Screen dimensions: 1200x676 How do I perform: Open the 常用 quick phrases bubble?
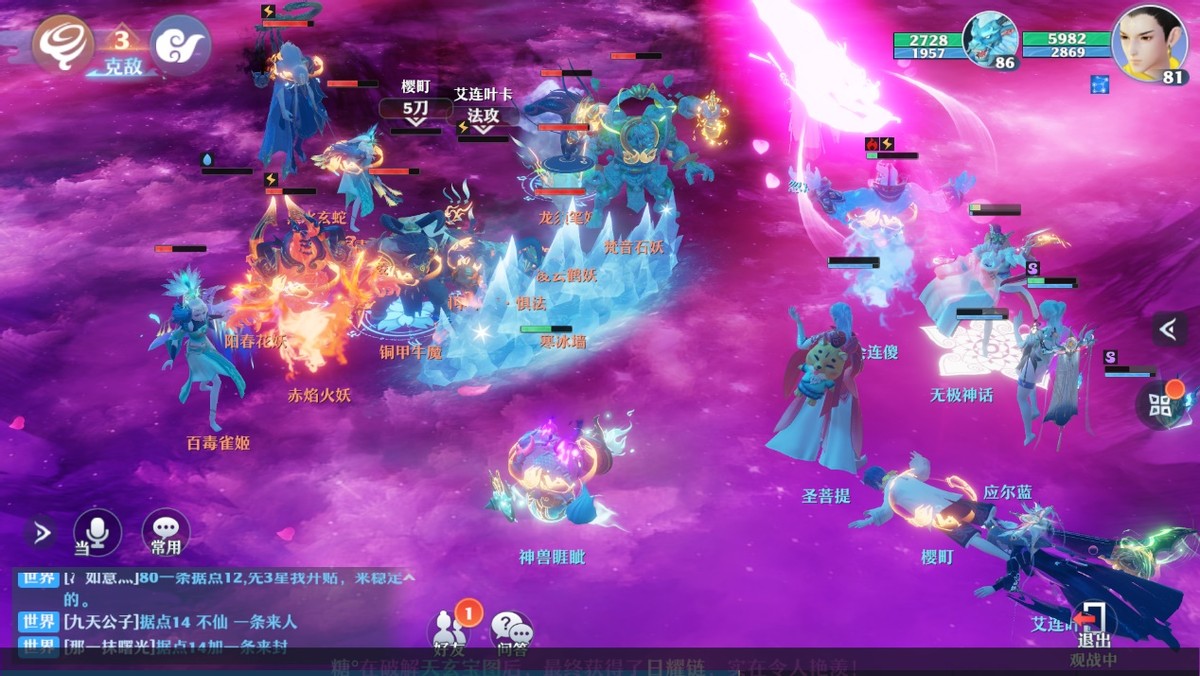(166, 534)
